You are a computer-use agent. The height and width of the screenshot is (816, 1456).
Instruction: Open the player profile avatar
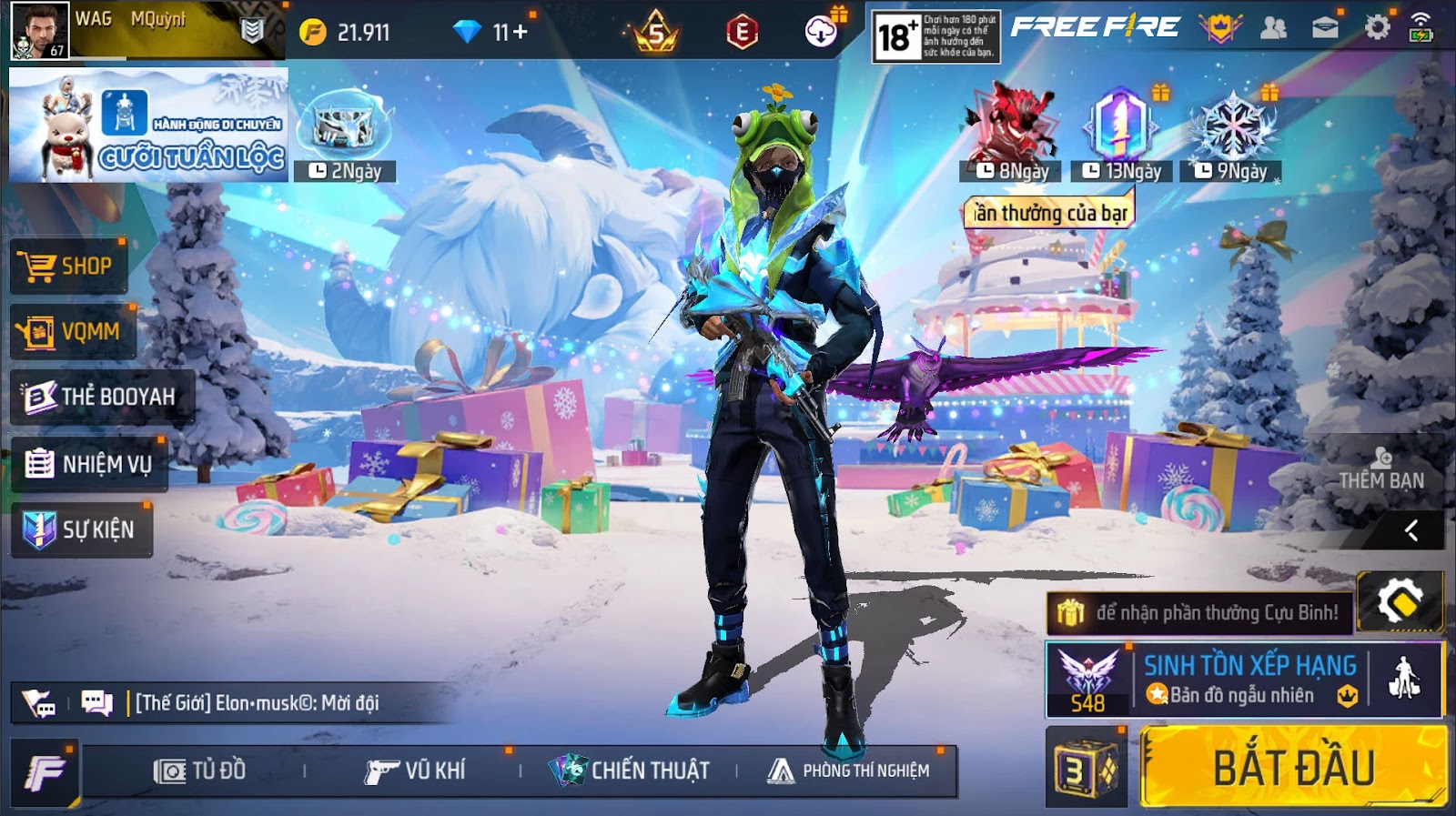coord(40,30)
